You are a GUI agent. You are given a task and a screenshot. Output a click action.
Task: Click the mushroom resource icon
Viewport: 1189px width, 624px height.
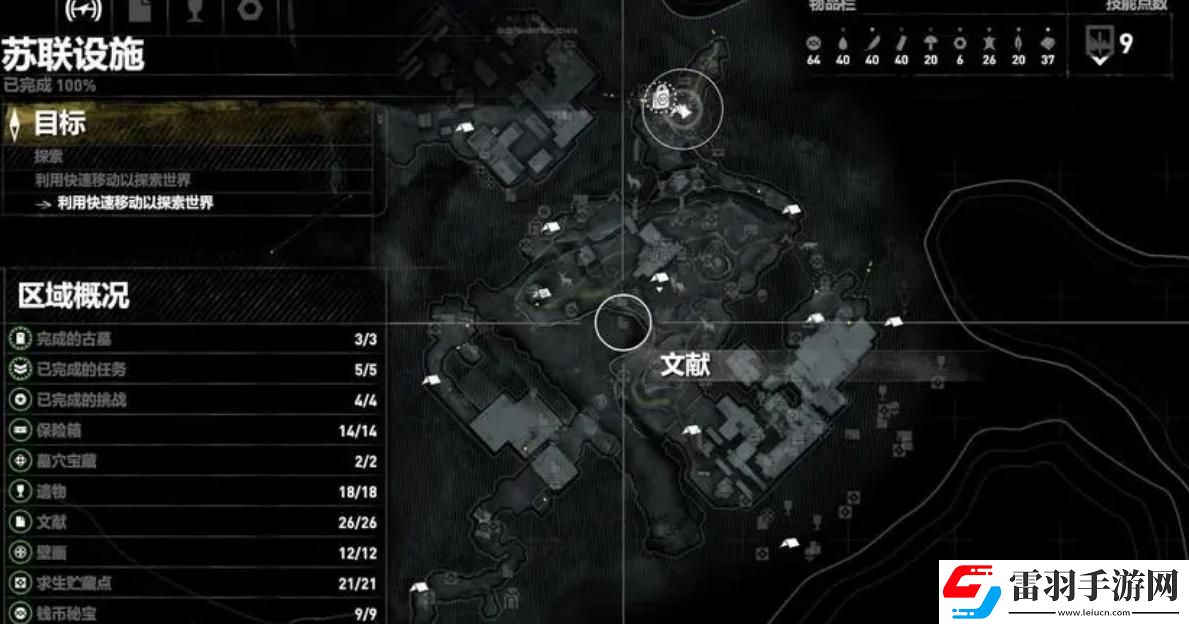pos(931,44)
